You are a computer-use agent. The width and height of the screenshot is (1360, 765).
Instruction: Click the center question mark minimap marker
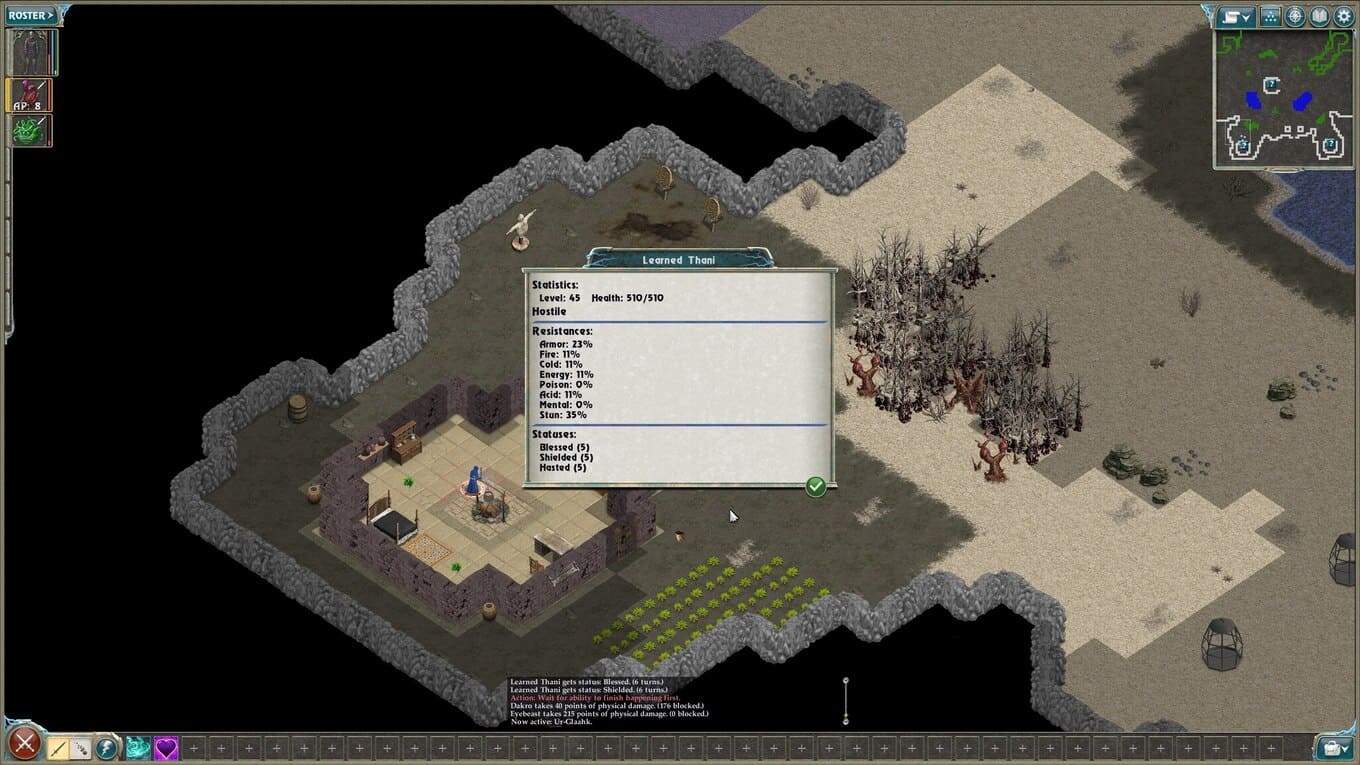pyautogui.click(x=1271, y=85)
